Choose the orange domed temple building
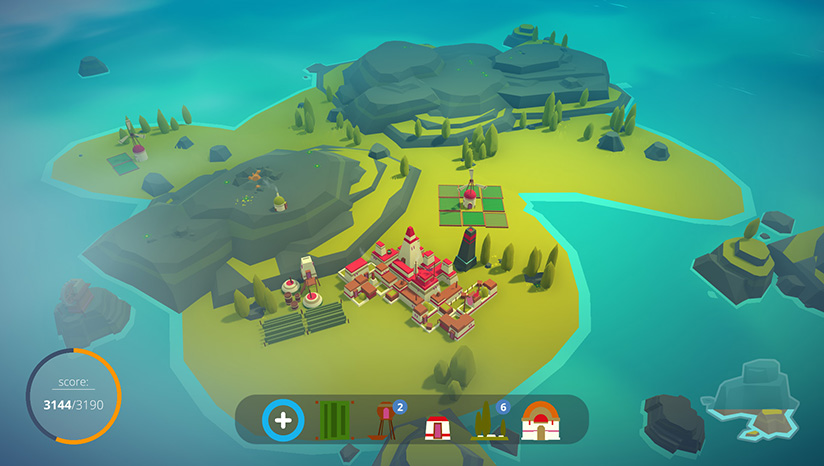Image resolution: width=824 pixels, height=466 pixels. pyautogui.click(x=540, y=421)
